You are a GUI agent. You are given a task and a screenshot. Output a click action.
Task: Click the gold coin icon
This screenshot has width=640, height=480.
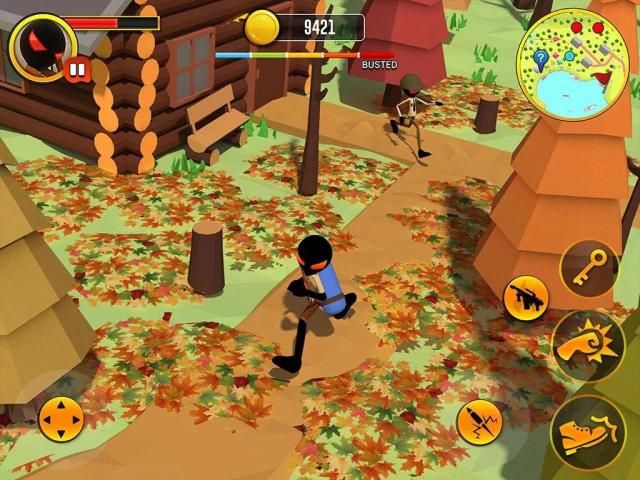tap(262, 27)
